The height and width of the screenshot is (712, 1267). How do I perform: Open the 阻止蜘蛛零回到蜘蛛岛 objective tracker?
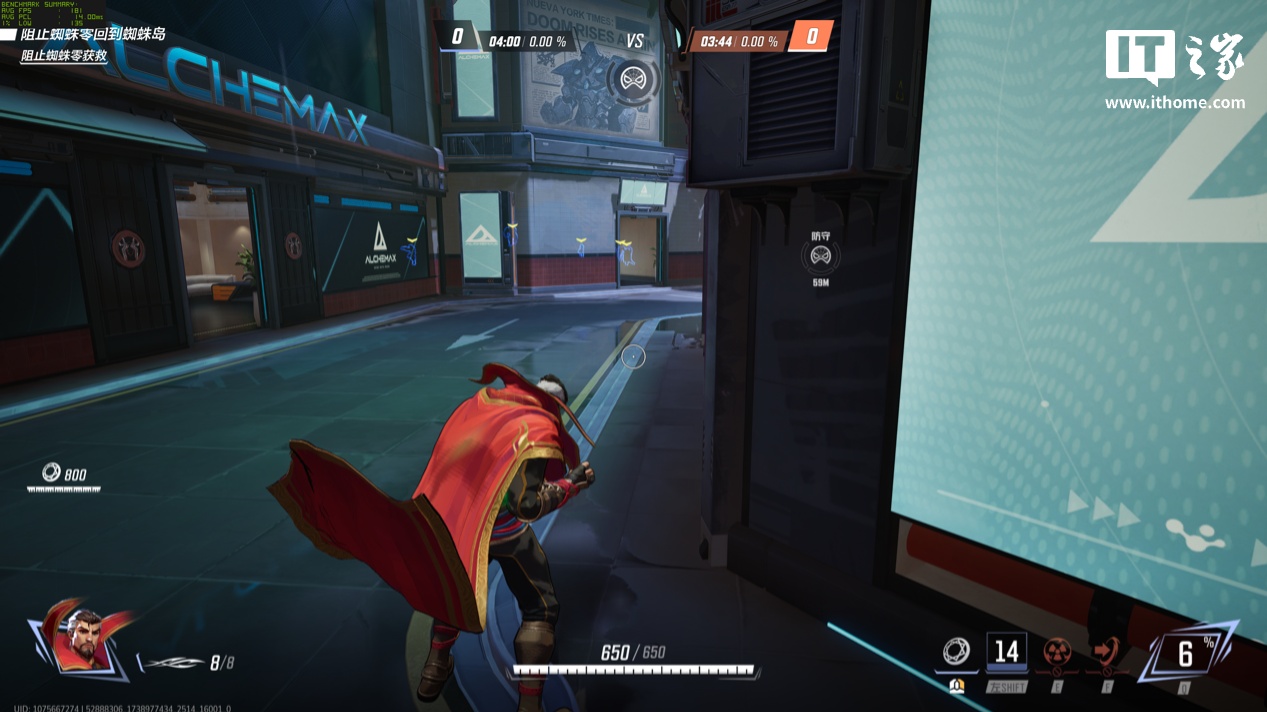click(x=93, y=34)
